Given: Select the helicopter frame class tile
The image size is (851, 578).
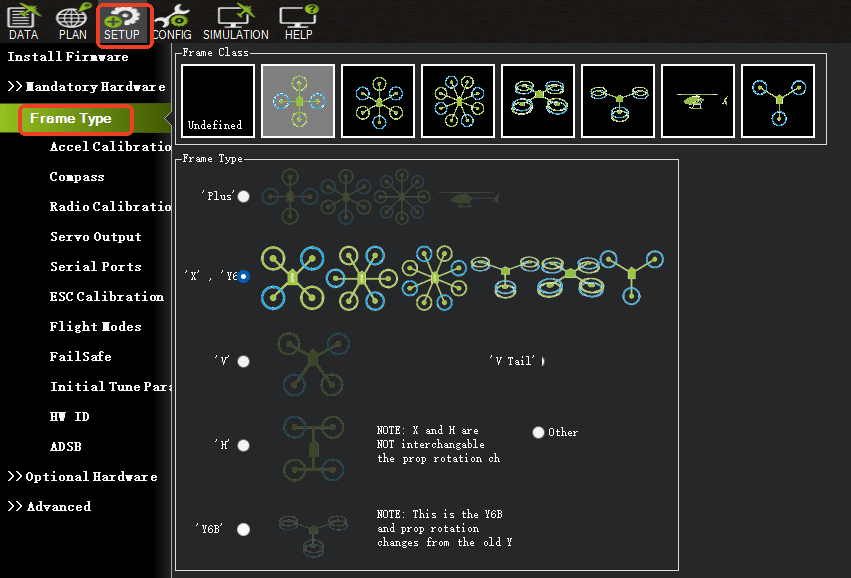Looking at the screenshot, I should tap(698, 101).
